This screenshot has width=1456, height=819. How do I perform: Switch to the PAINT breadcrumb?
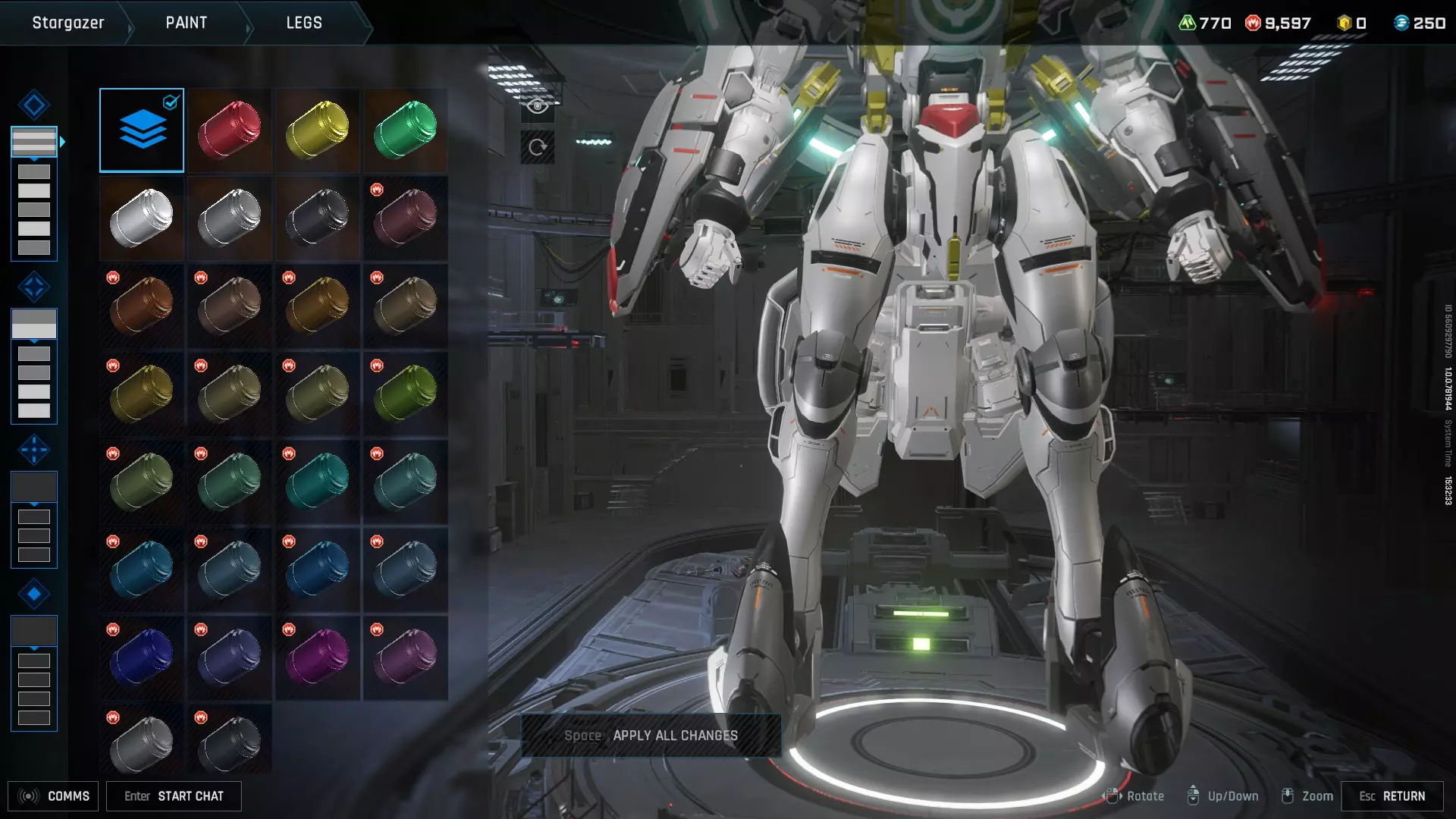pyautogui.click(x=187, y=23)
